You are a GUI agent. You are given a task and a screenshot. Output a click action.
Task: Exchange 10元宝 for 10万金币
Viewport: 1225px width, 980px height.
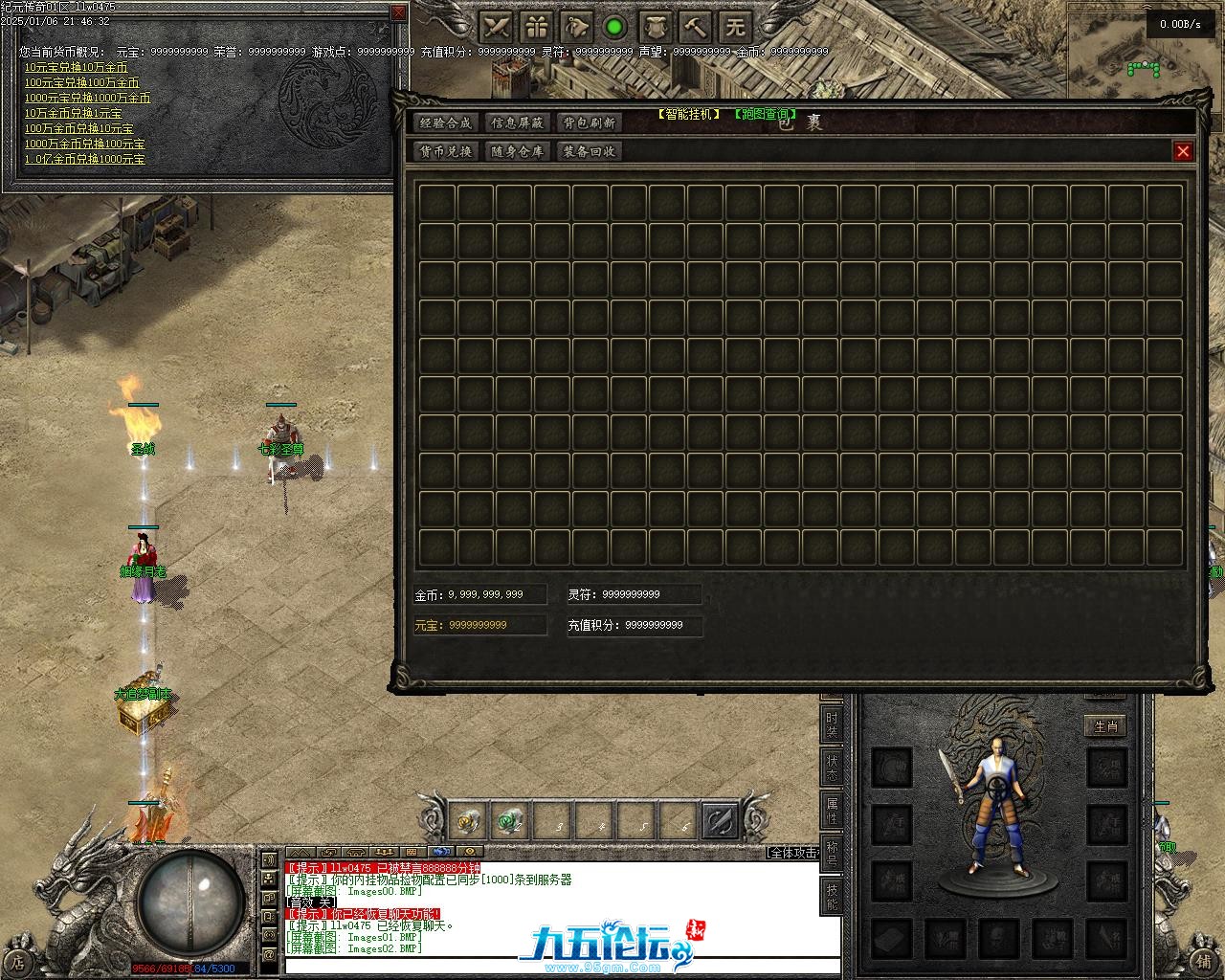(x=76, y=67)
